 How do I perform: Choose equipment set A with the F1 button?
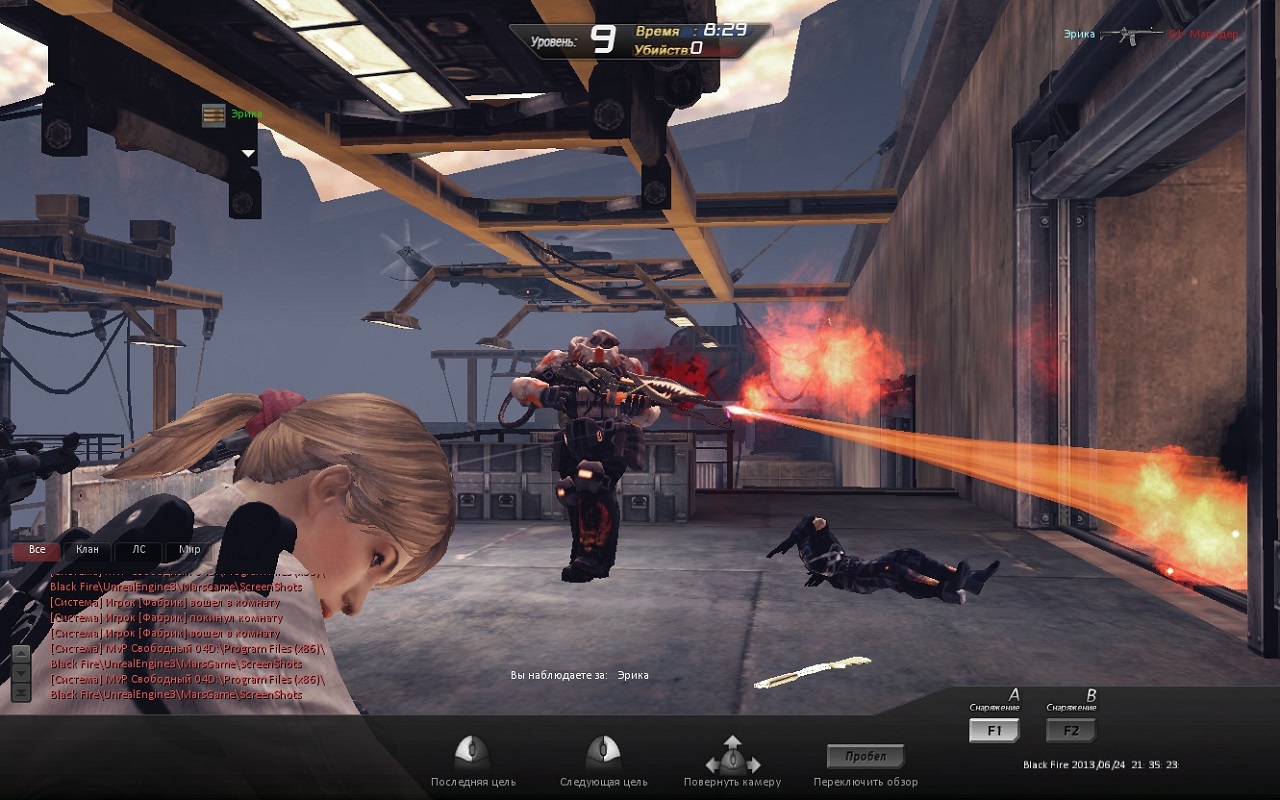[994, 731]
